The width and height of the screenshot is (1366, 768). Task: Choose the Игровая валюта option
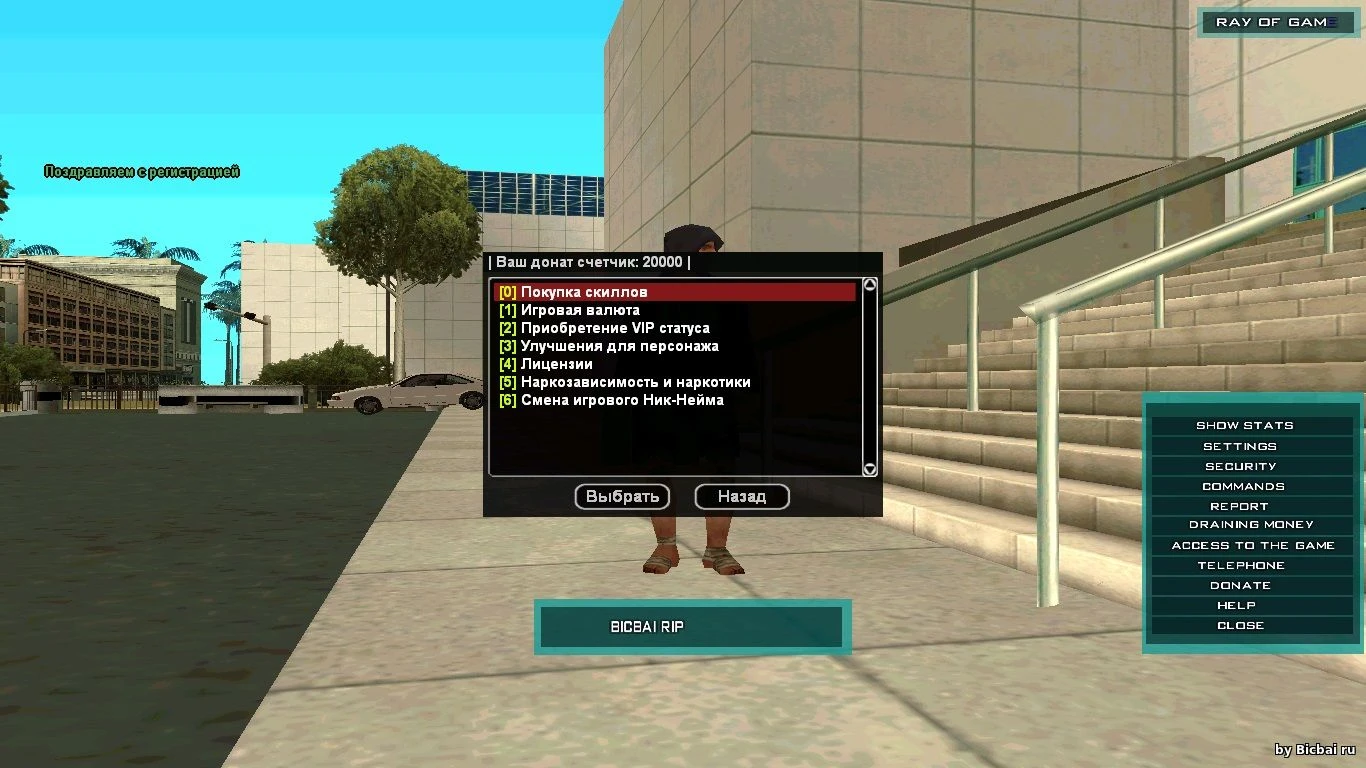580,310
